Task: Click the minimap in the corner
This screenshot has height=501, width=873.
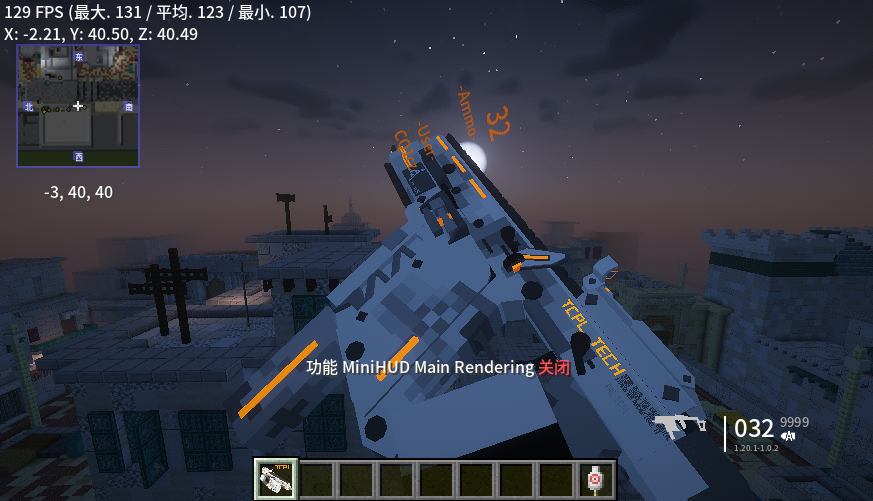Action: tap(78, 105)
